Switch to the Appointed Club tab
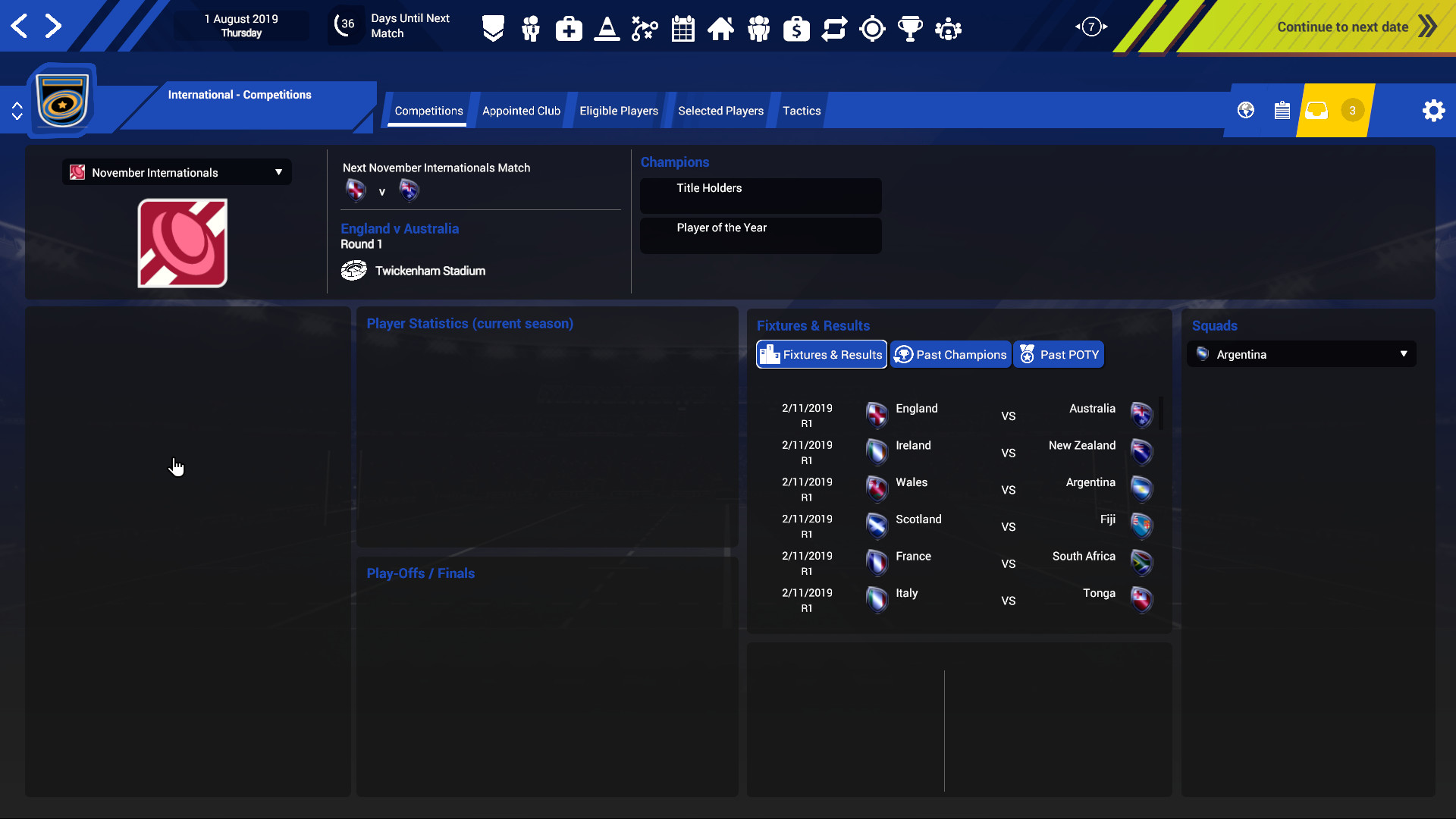This screenshot has width=1456, height=819. pyautogui.click(x=521, y=111)
